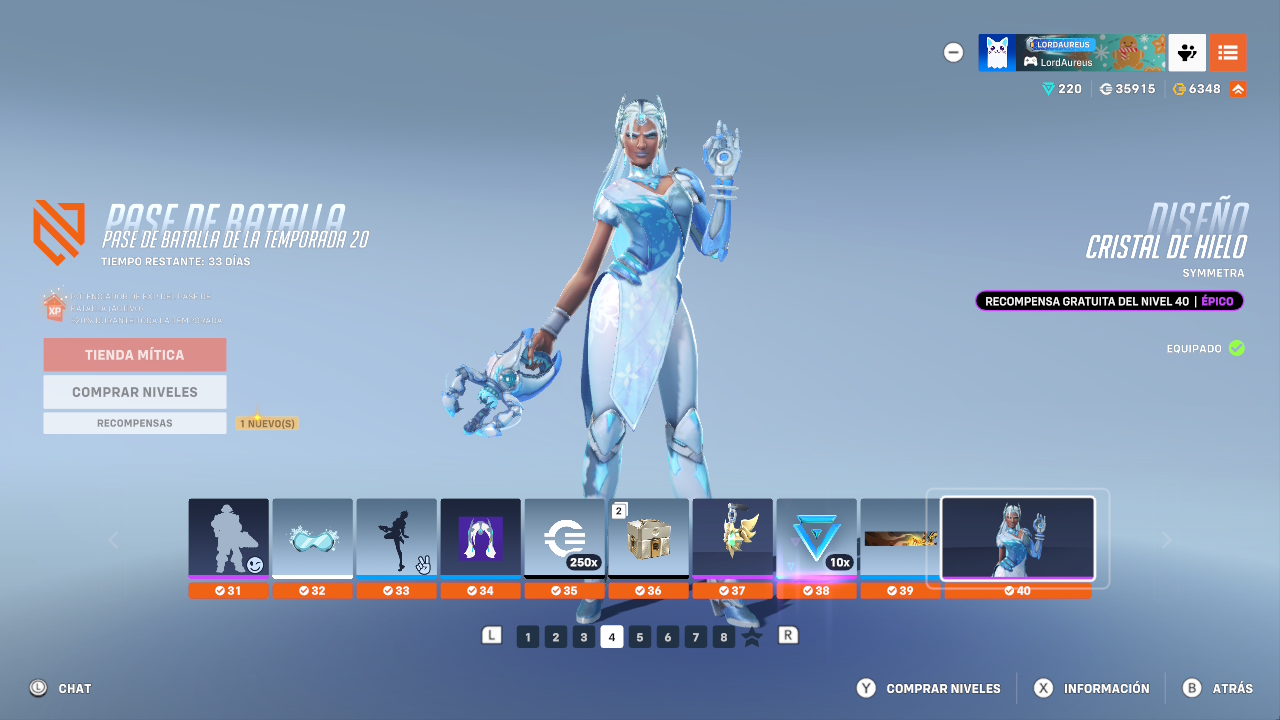Open the Chat icon in the bottom bar

tap(37, 688)
